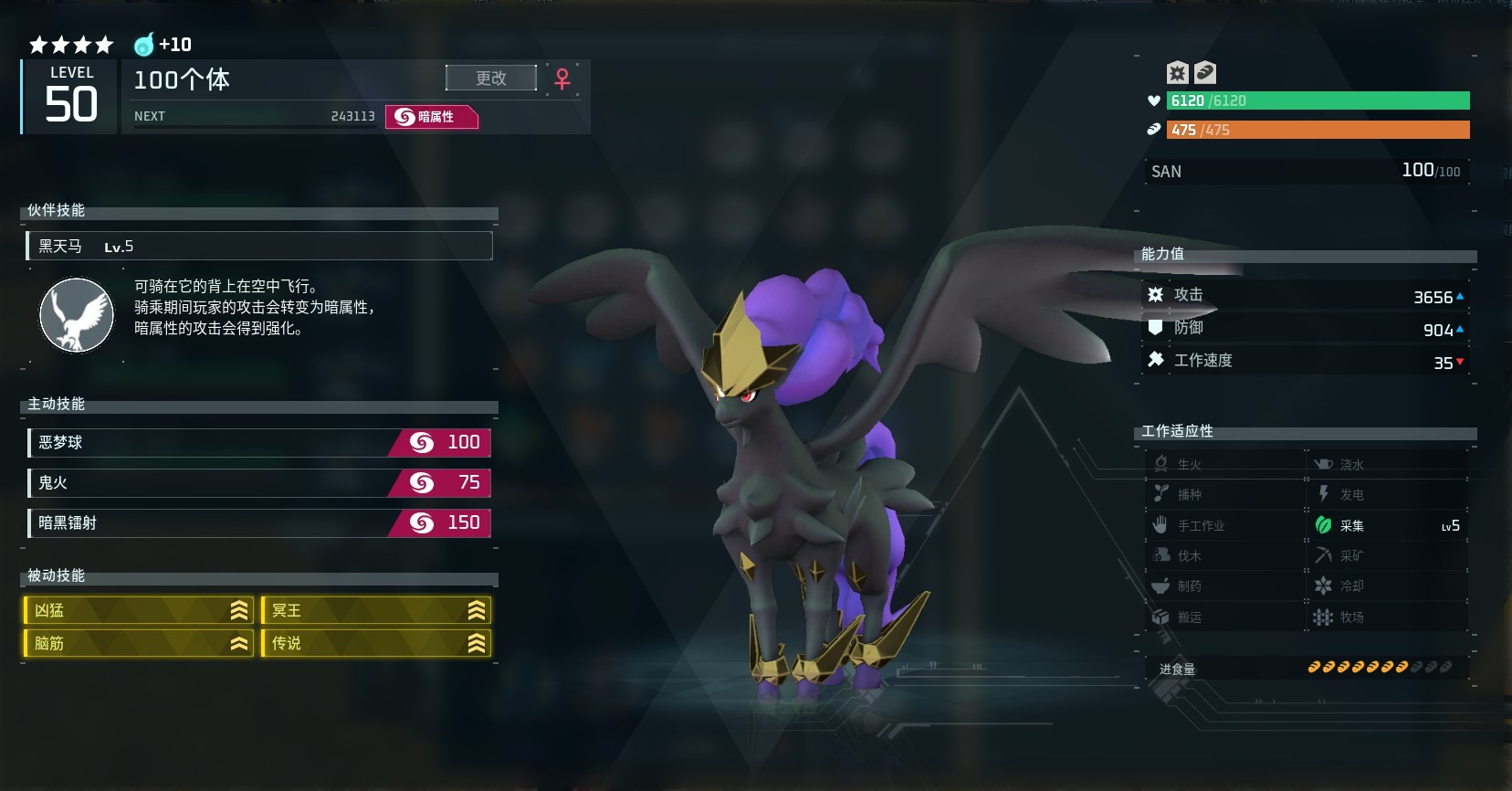Inspect the 凶猛 passive skill
Viewport: 1512px width, 791px height.
(139, 610)
